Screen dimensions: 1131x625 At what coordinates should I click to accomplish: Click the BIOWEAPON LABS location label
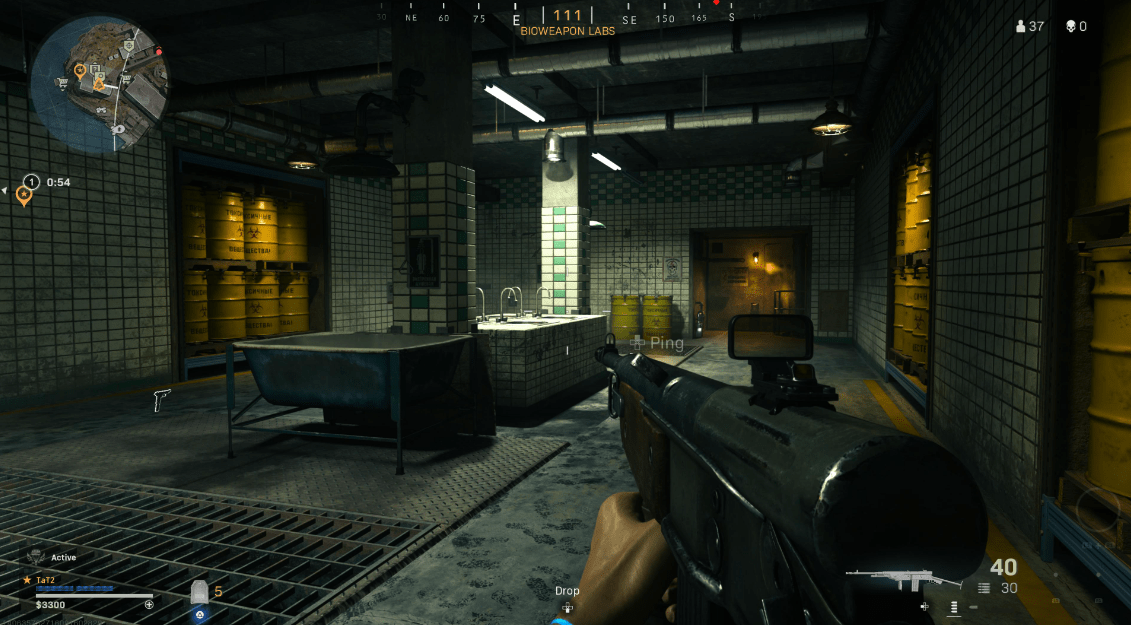(x=567, y=31)
